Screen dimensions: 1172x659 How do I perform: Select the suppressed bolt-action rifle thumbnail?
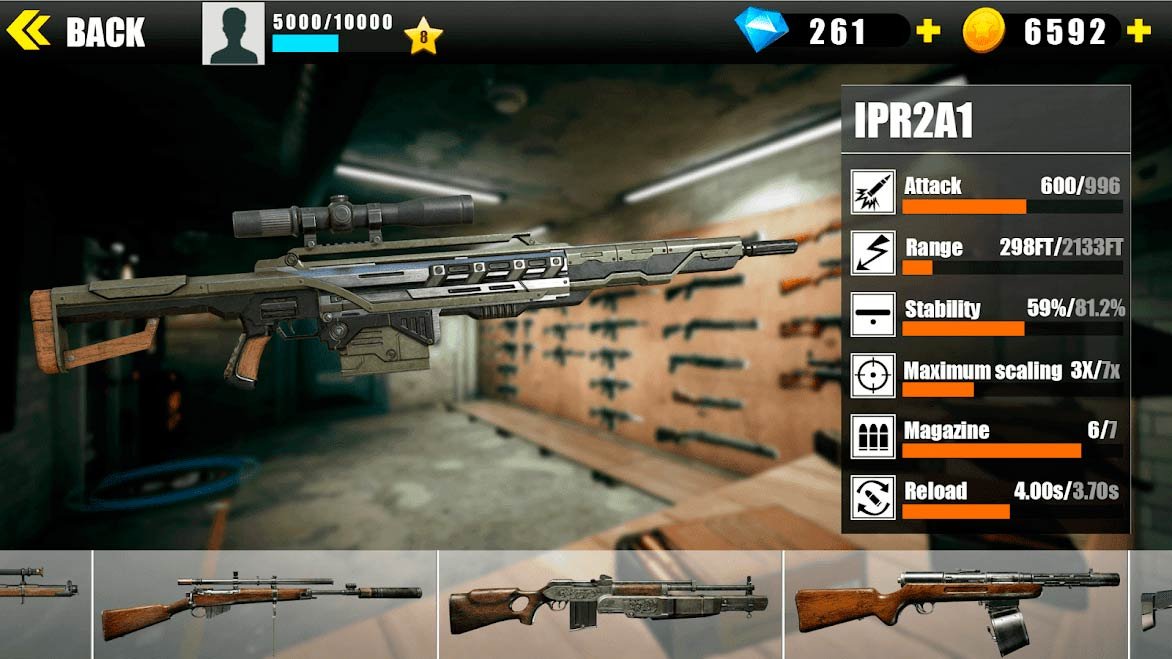264,604
